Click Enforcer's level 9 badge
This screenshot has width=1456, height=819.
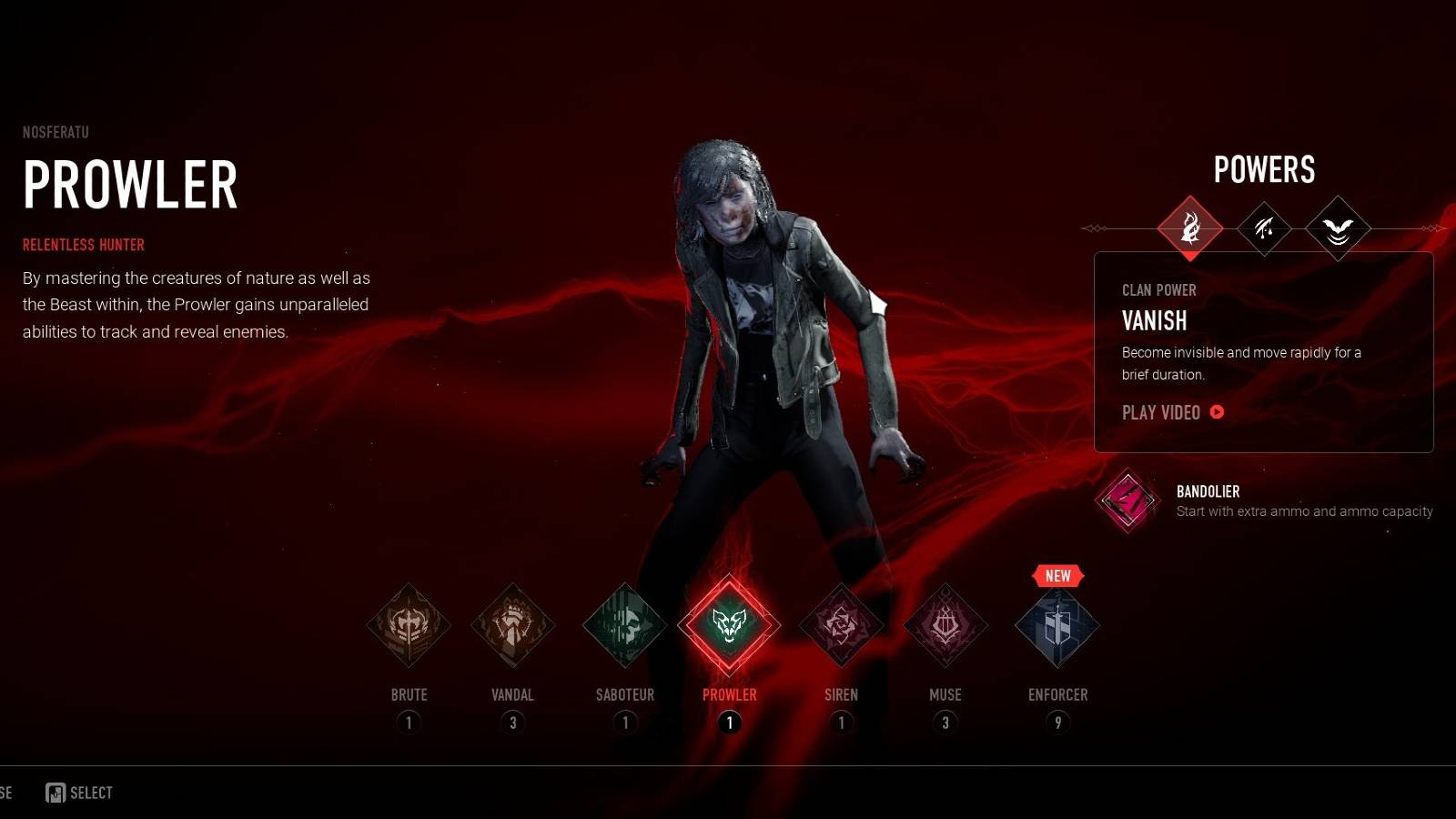pyautogui.click(x=1057, y=721)
